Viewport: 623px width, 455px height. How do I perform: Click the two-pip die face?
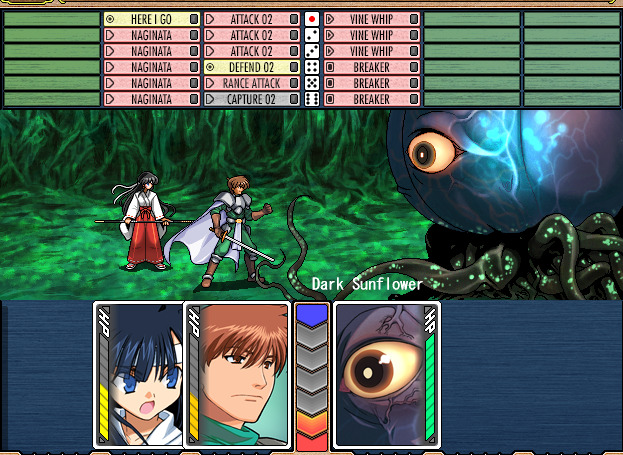tap(311, 35)
